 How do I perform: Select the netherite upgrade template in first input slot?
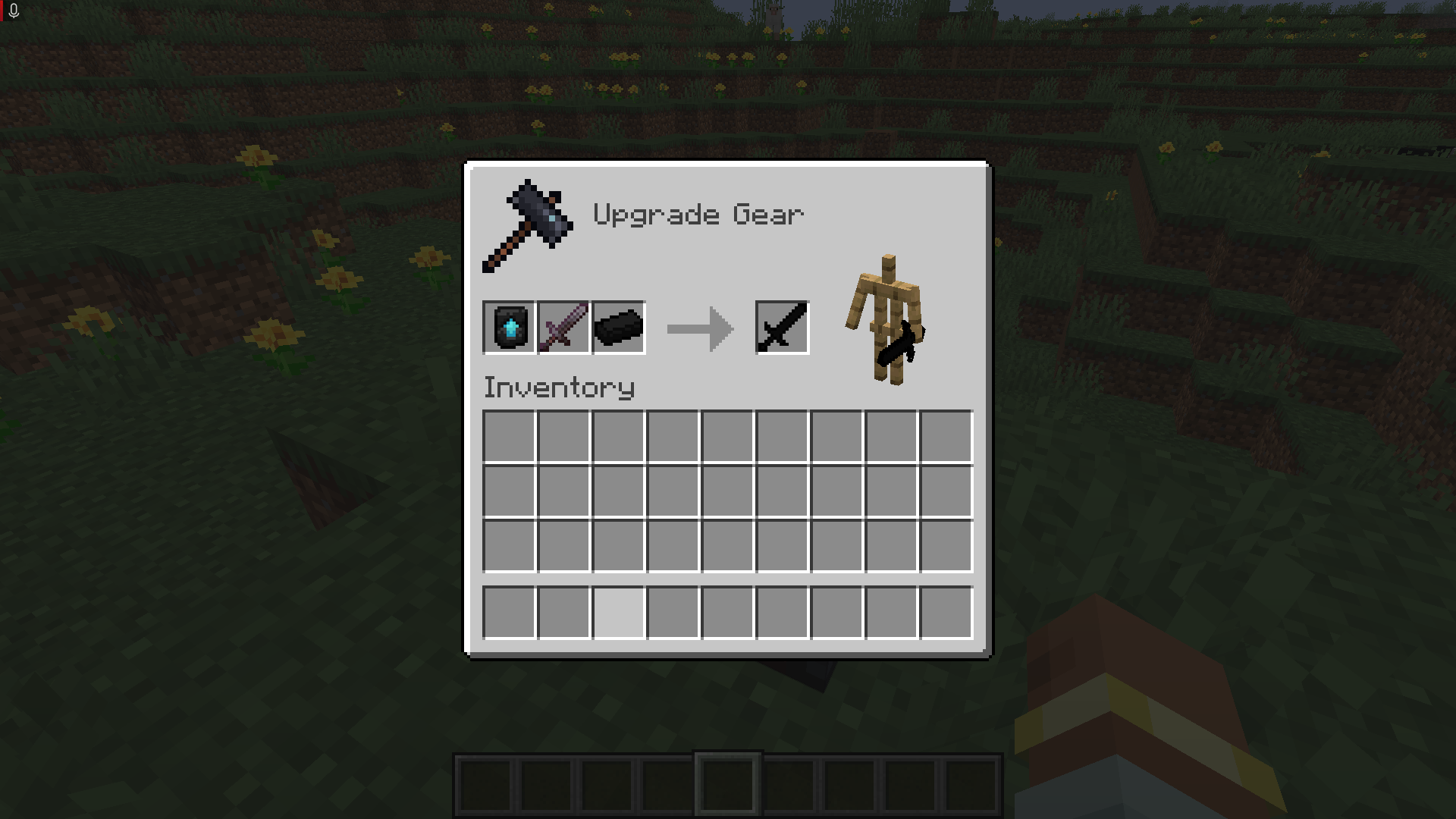(x=510, y=328)
